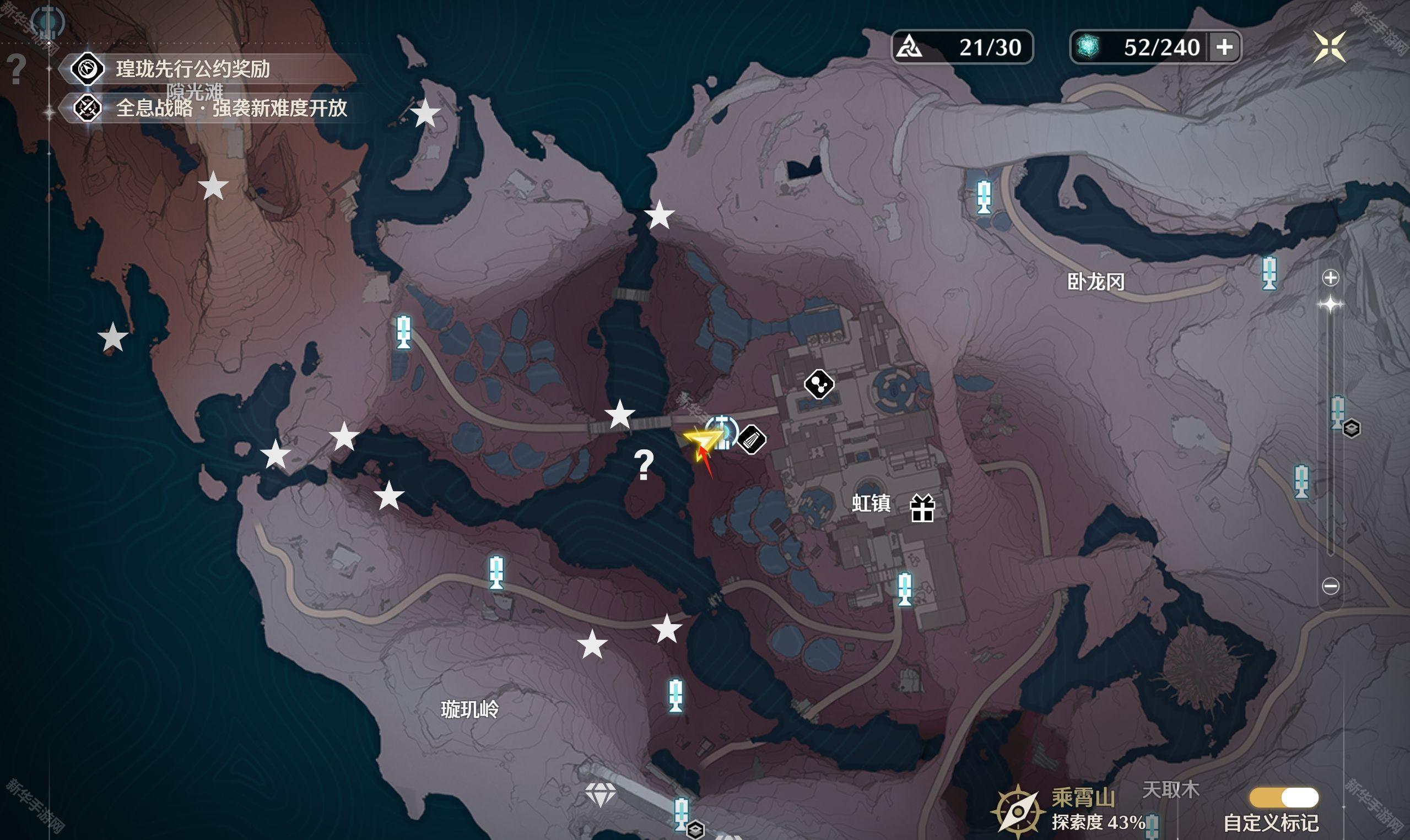The image size is (1410, 840).
Task: Select the black diamond marker beside the beacon
Action: (x=752, y=438)
